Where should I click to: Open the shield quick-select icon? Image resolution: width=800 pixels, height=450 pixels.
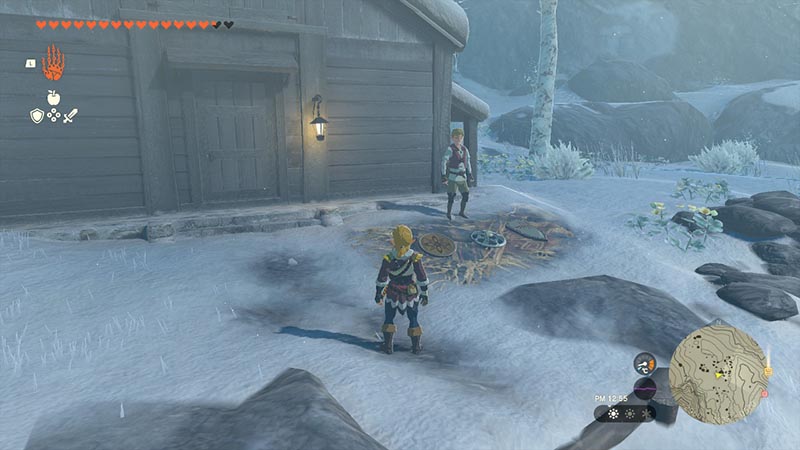36,116
